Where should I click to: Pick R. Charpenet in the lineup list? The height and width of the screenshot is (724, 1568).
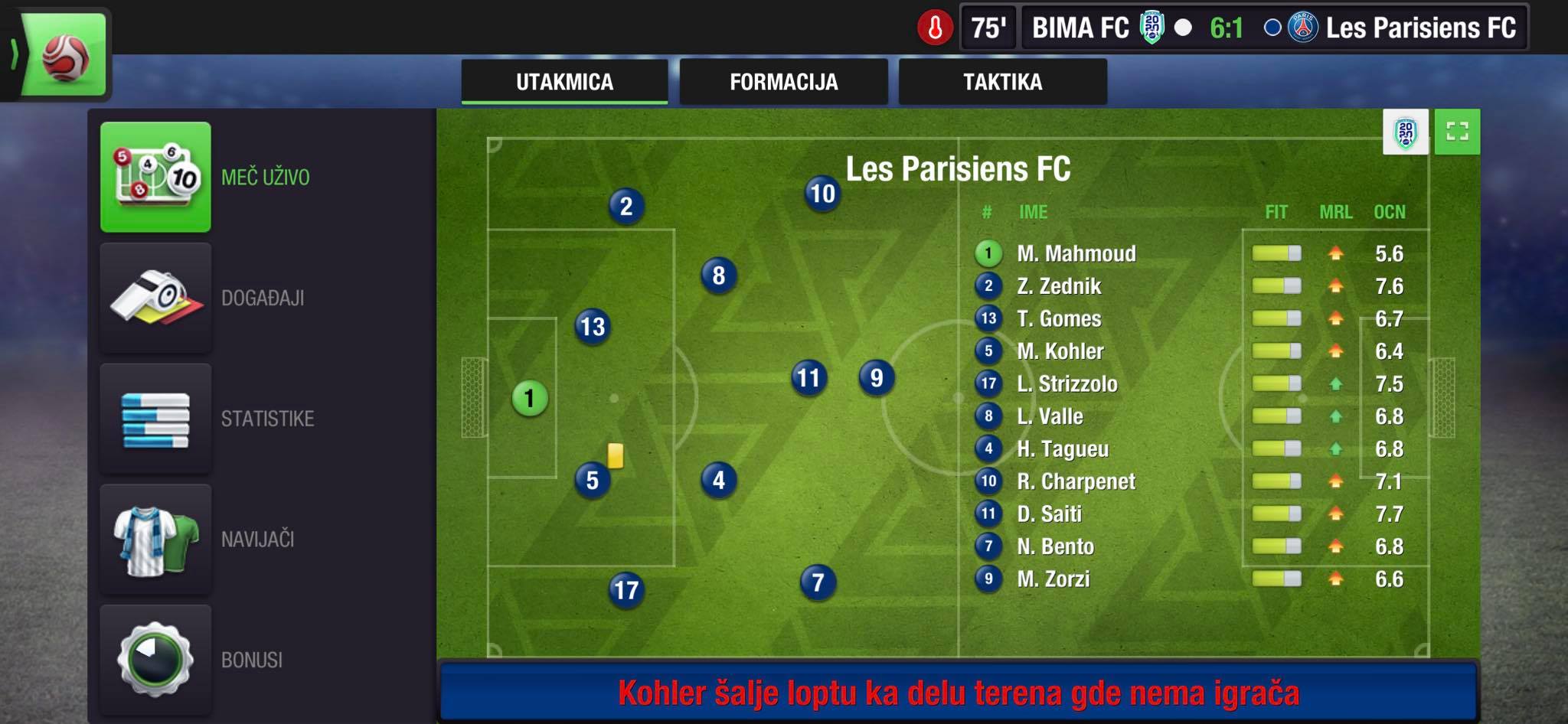coord(1076,481)
